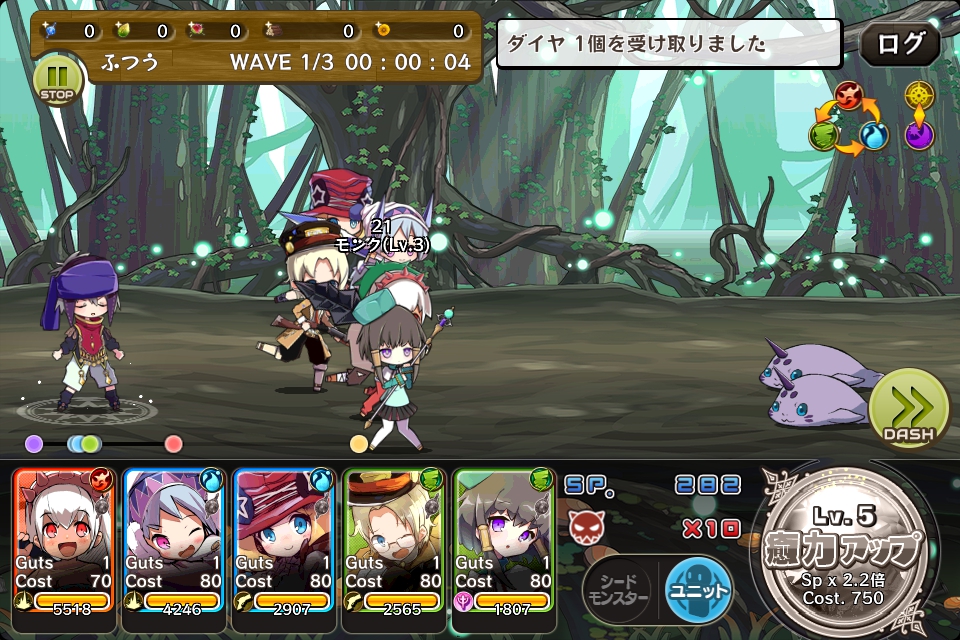Deploy the blonde glasses-wearing unit card

[x=395, y=540]
